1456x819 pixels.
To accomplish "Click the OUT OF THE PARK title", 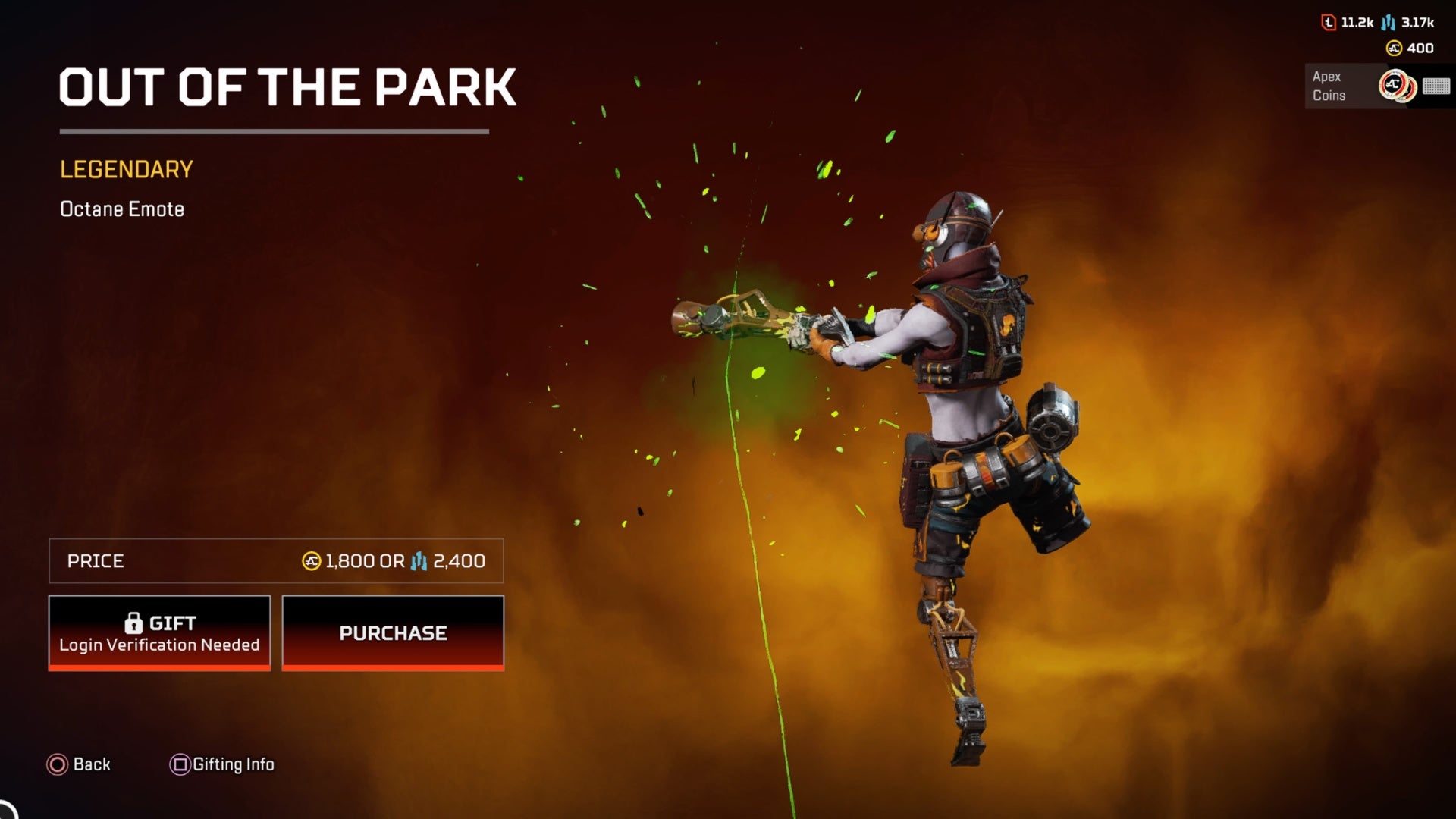I will (x=288, y=87).
